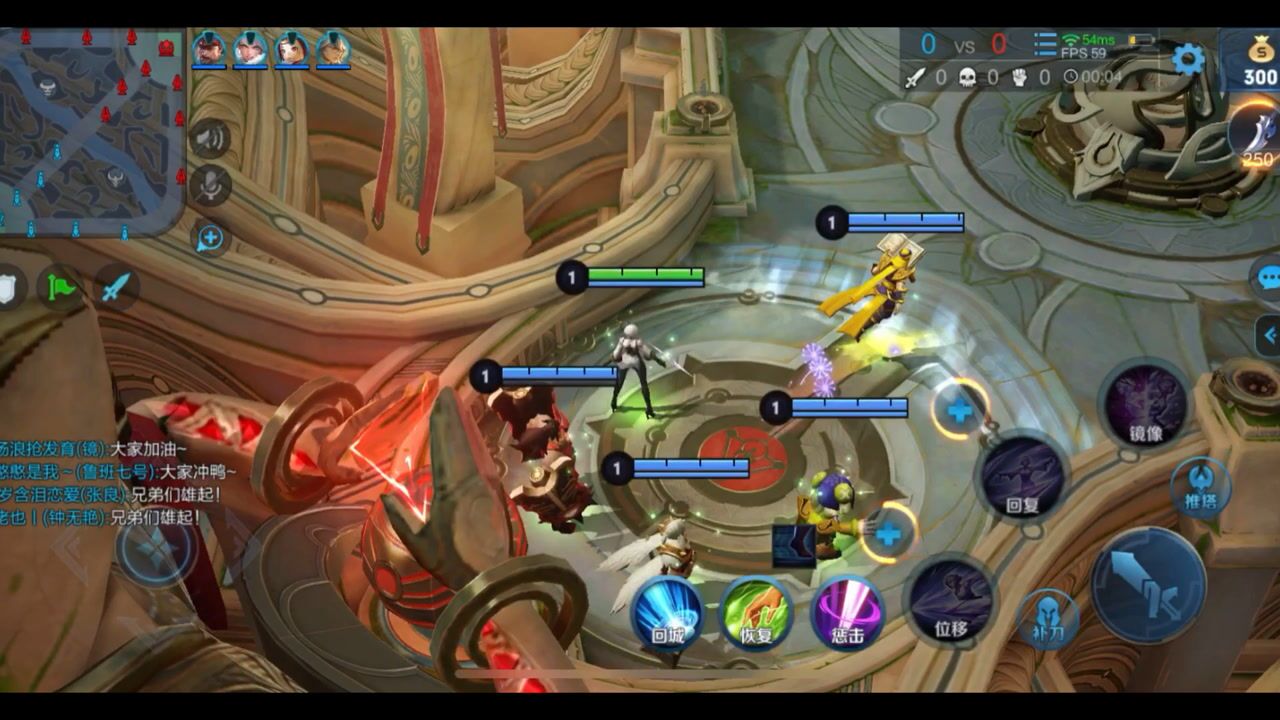This screenshot has width=1280, height=720.
Task: Cast the 惩击 smite spell
Action: click(847, 612)
